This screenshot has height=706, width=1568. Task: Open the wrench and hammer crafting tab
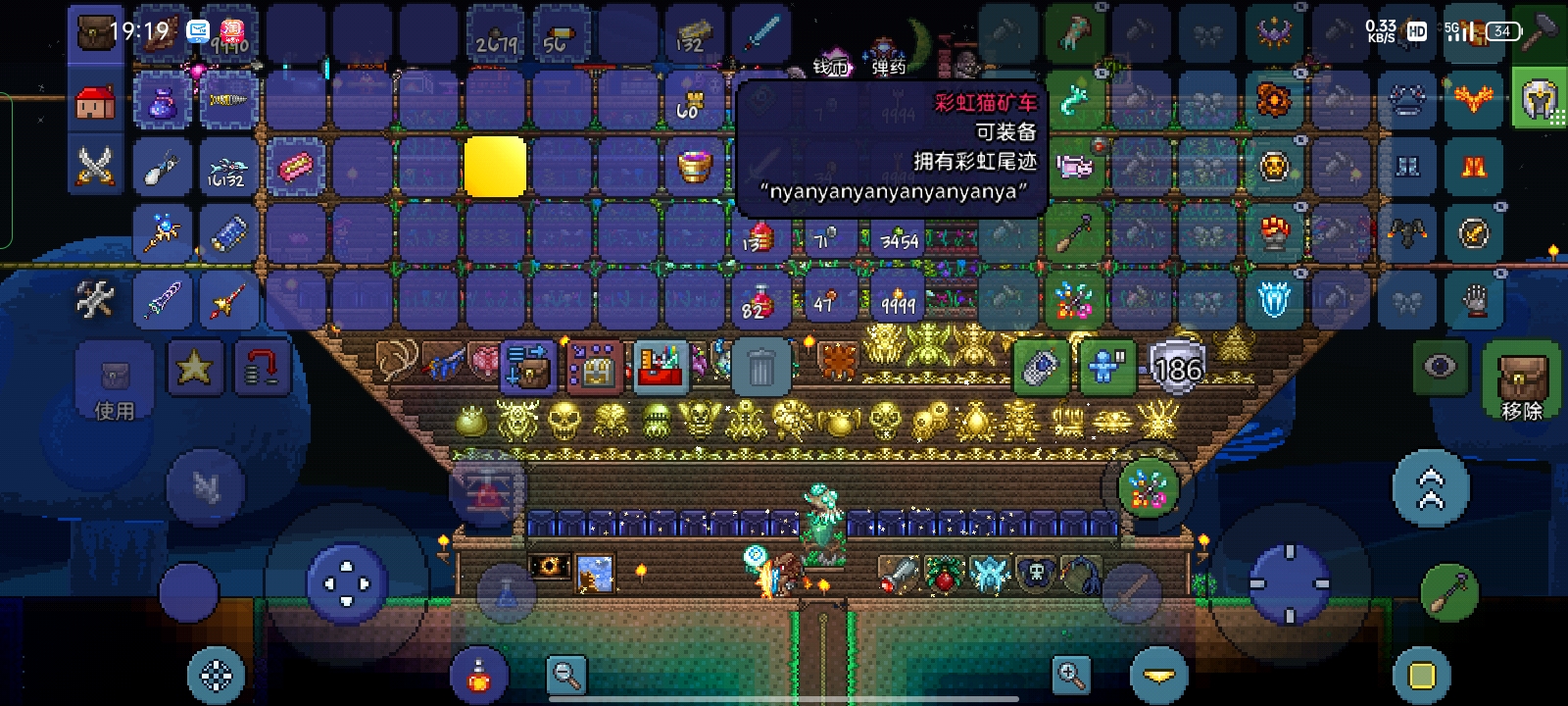[95, 300]
